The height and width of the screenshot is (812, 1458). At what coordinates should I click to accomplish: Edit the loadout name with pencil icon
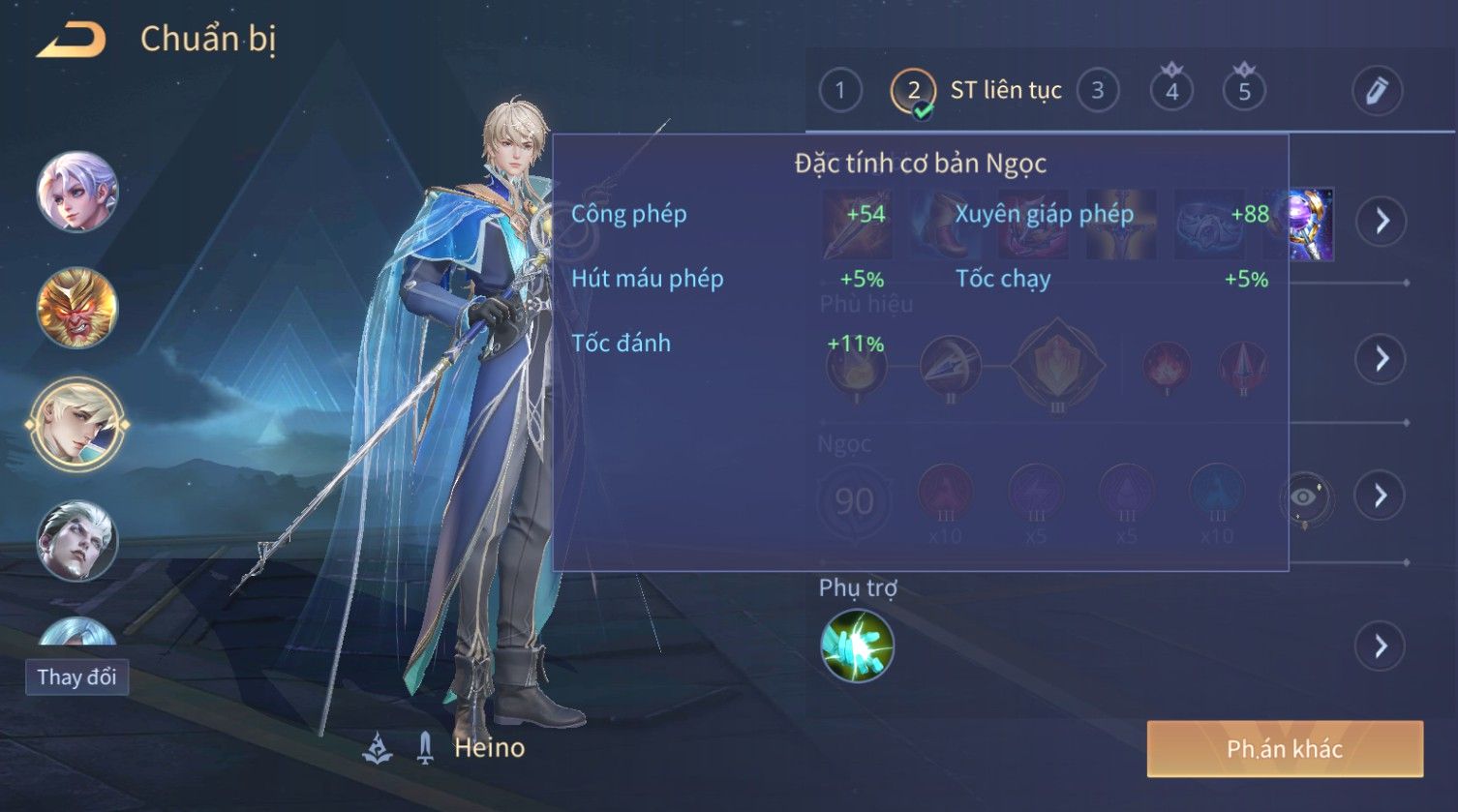pos(1376,91)
